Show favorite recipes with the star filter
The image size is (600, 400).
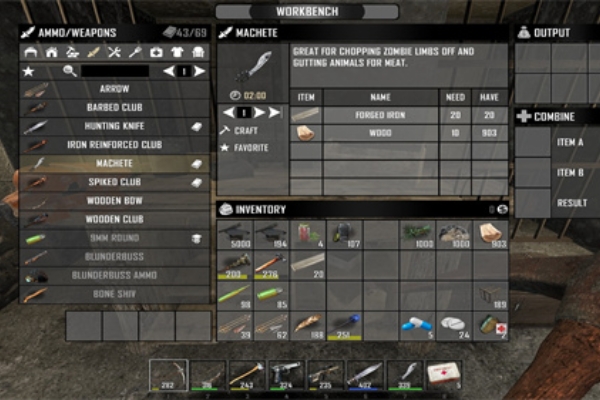click(x=28, y=71)
